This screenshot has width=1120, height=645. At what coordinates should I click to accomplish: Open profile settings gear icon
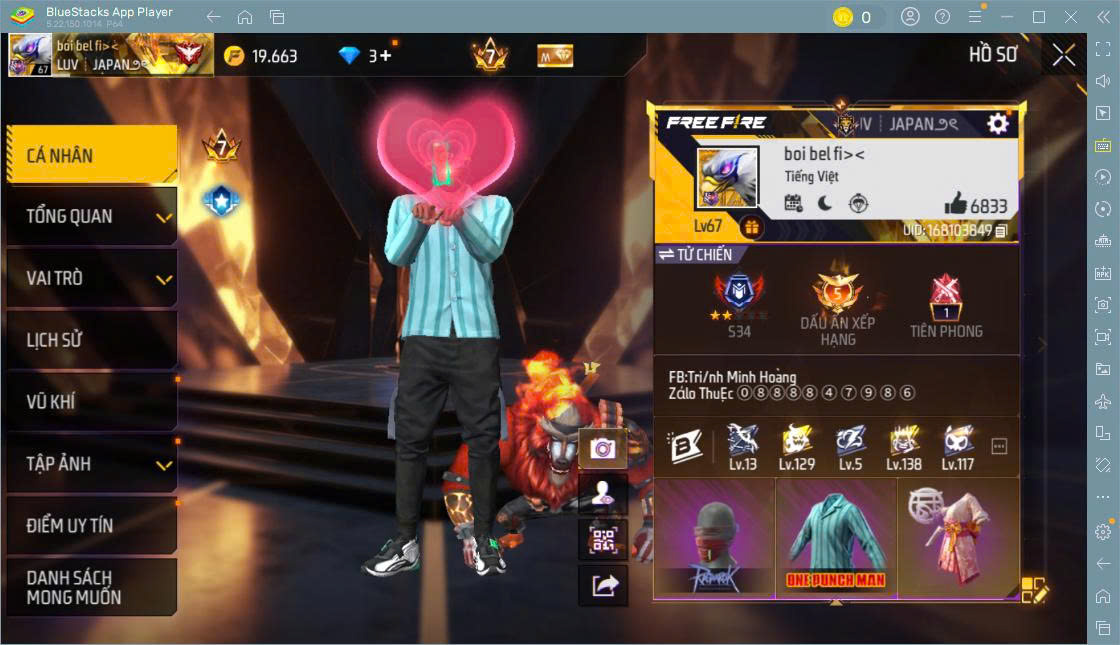(x=997, y=123)
